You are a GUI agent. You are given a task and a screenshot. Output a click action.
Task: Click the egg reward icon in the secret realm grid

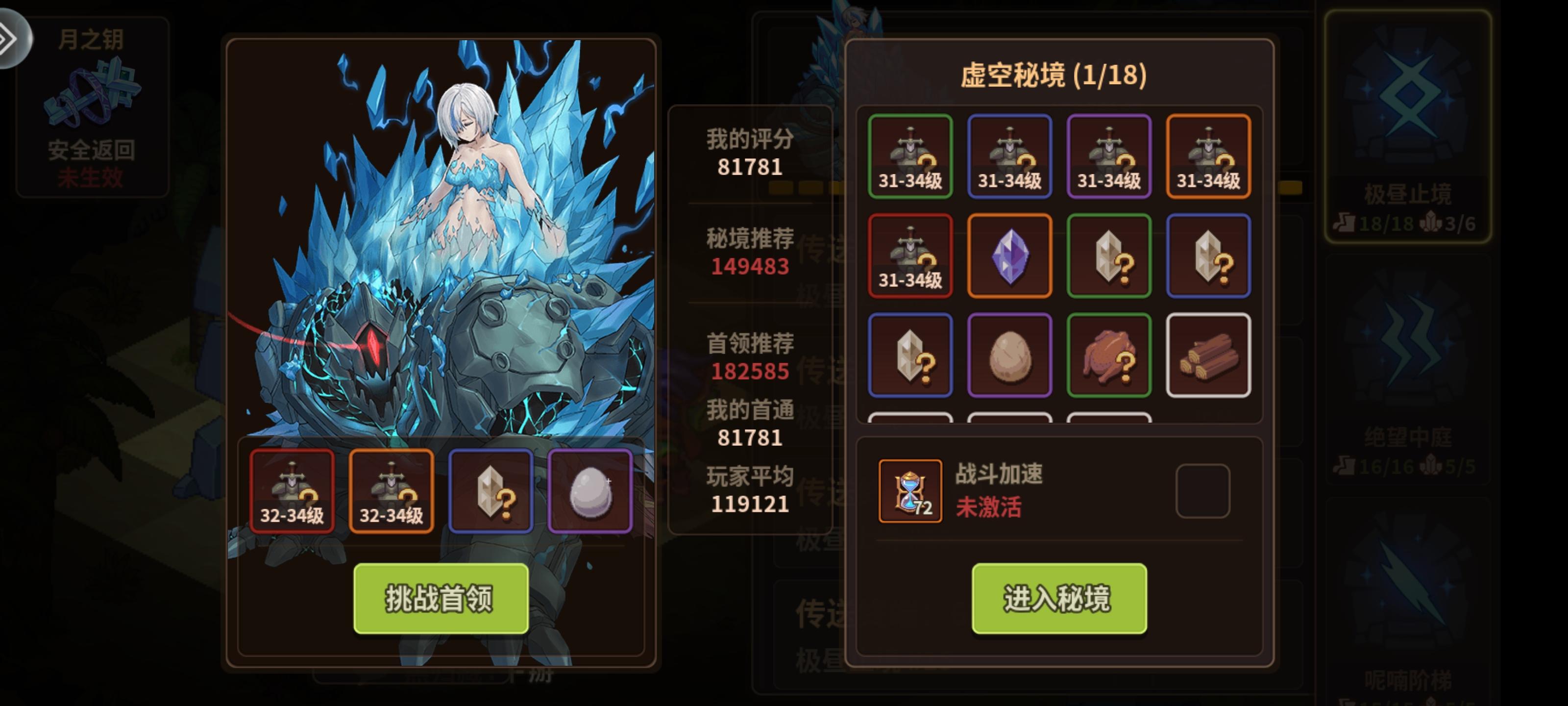pyautogui.click(x=1010, y=354)
